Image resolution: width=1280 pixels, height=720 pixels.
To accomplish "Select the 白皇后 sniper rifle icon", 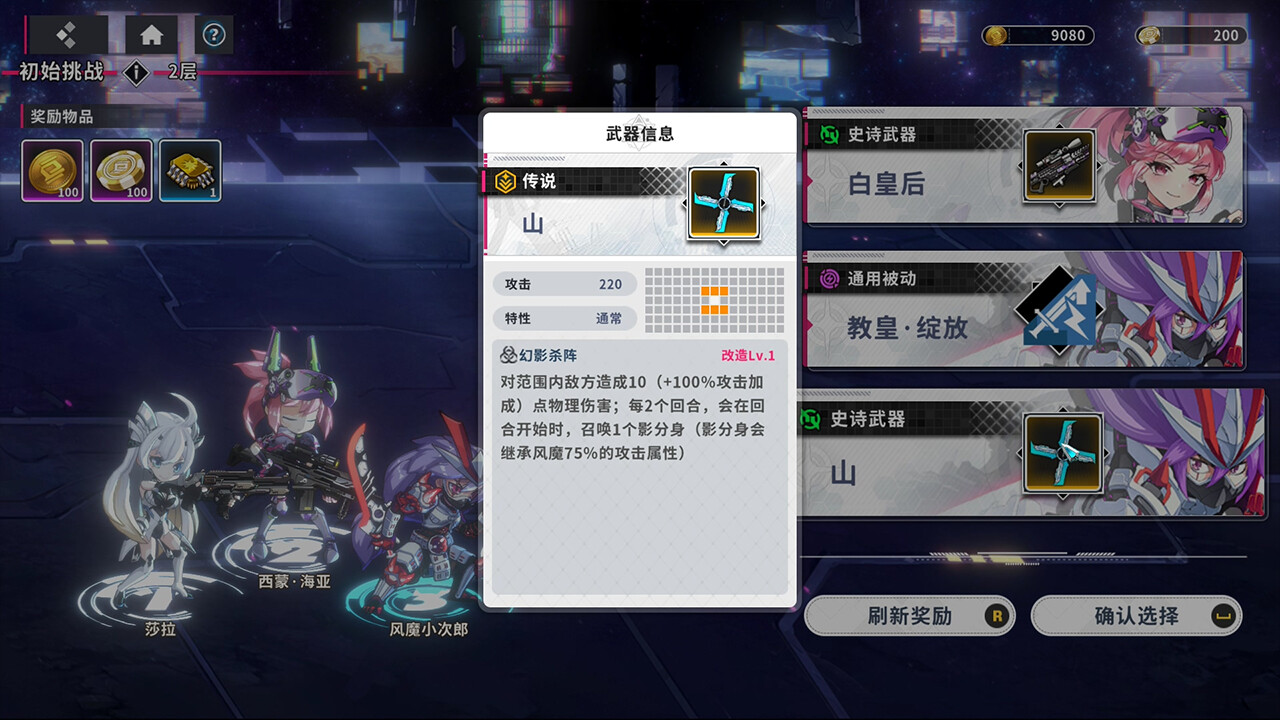I will click(1059, 166).
